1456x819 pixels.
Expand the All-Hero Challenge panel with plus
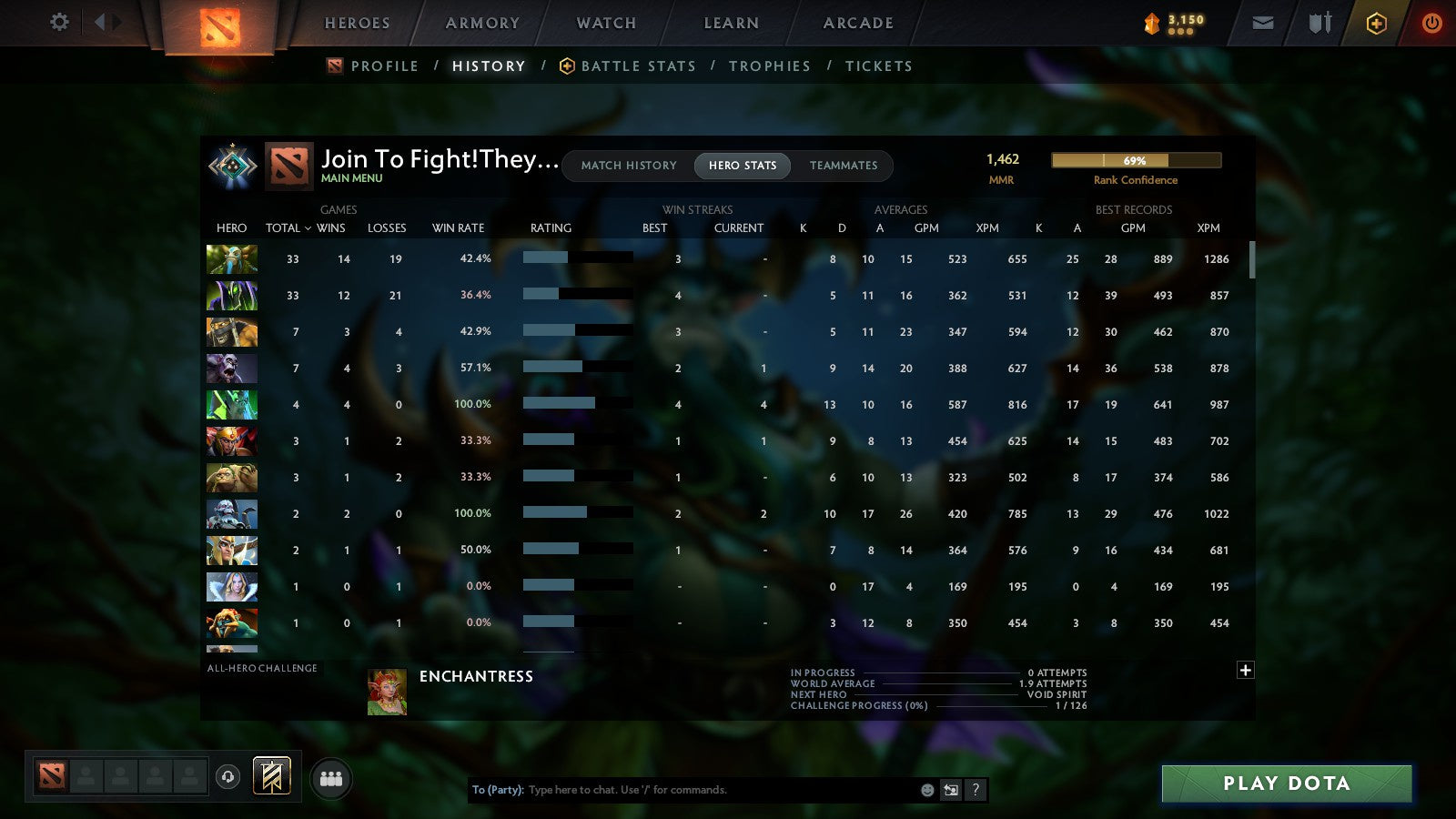pyautogui.click(x=1245, y=670)
